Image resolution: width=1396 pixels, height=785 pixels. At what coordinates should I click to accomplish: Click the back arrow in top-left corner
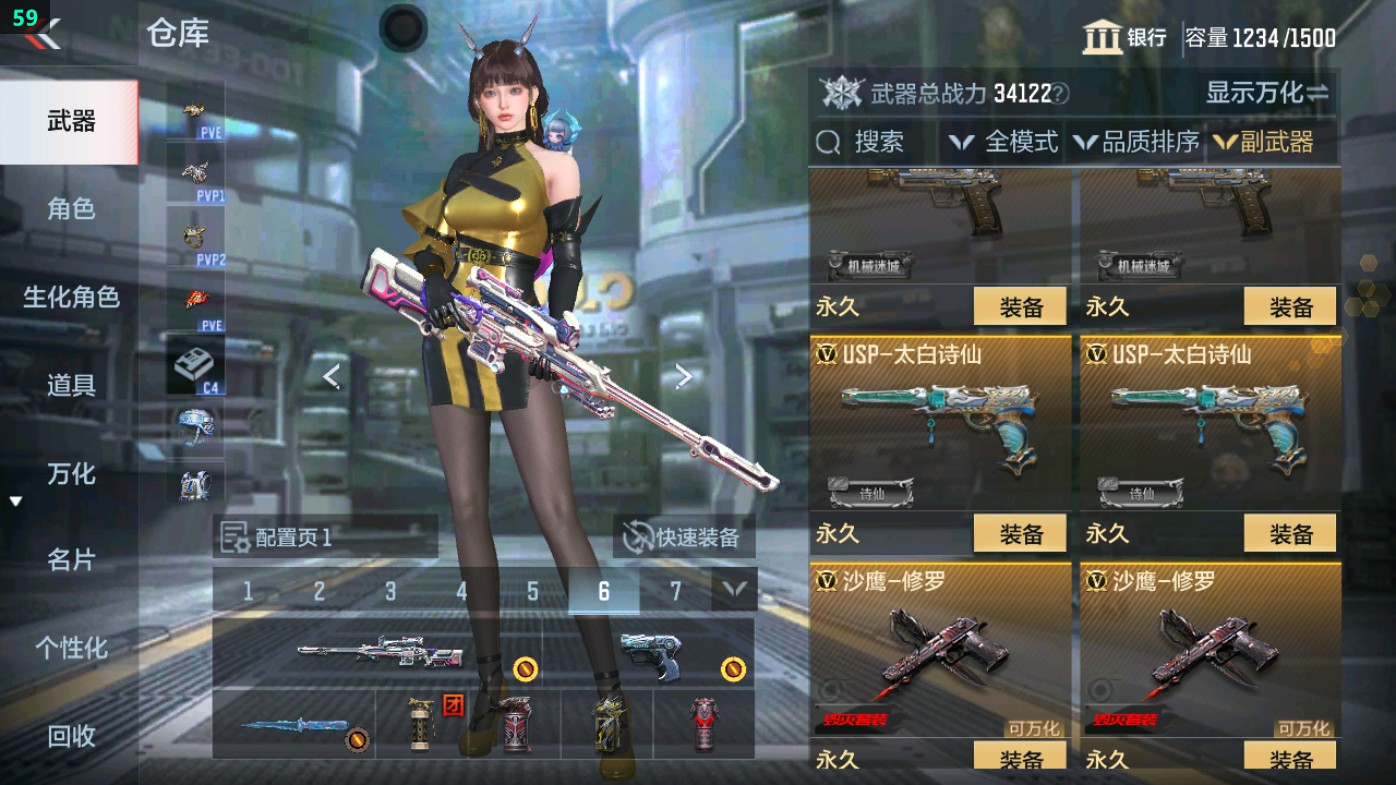click(x=42, y=35)
